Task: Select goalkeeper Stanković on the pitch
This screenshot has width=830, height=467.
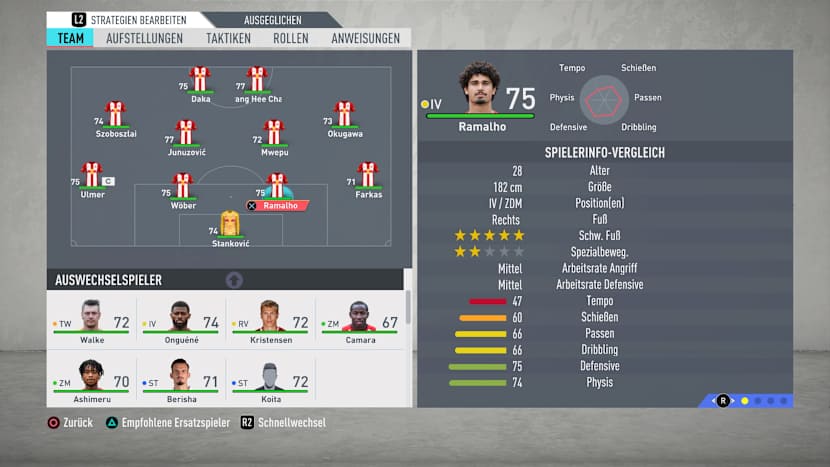Action: click(230, 225)
